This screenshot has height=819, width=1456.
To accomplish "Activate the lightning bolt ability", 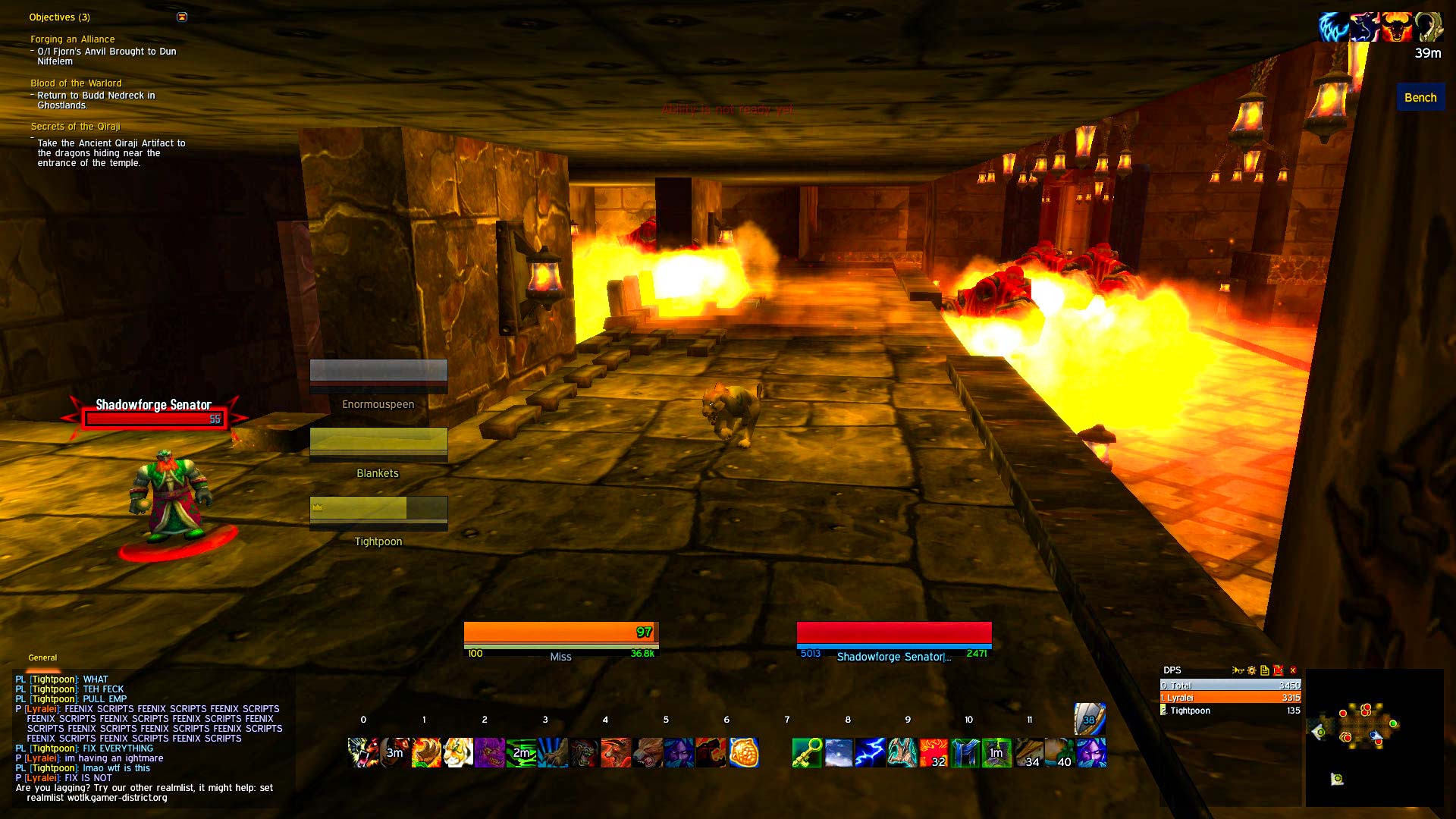I will 870,752.
